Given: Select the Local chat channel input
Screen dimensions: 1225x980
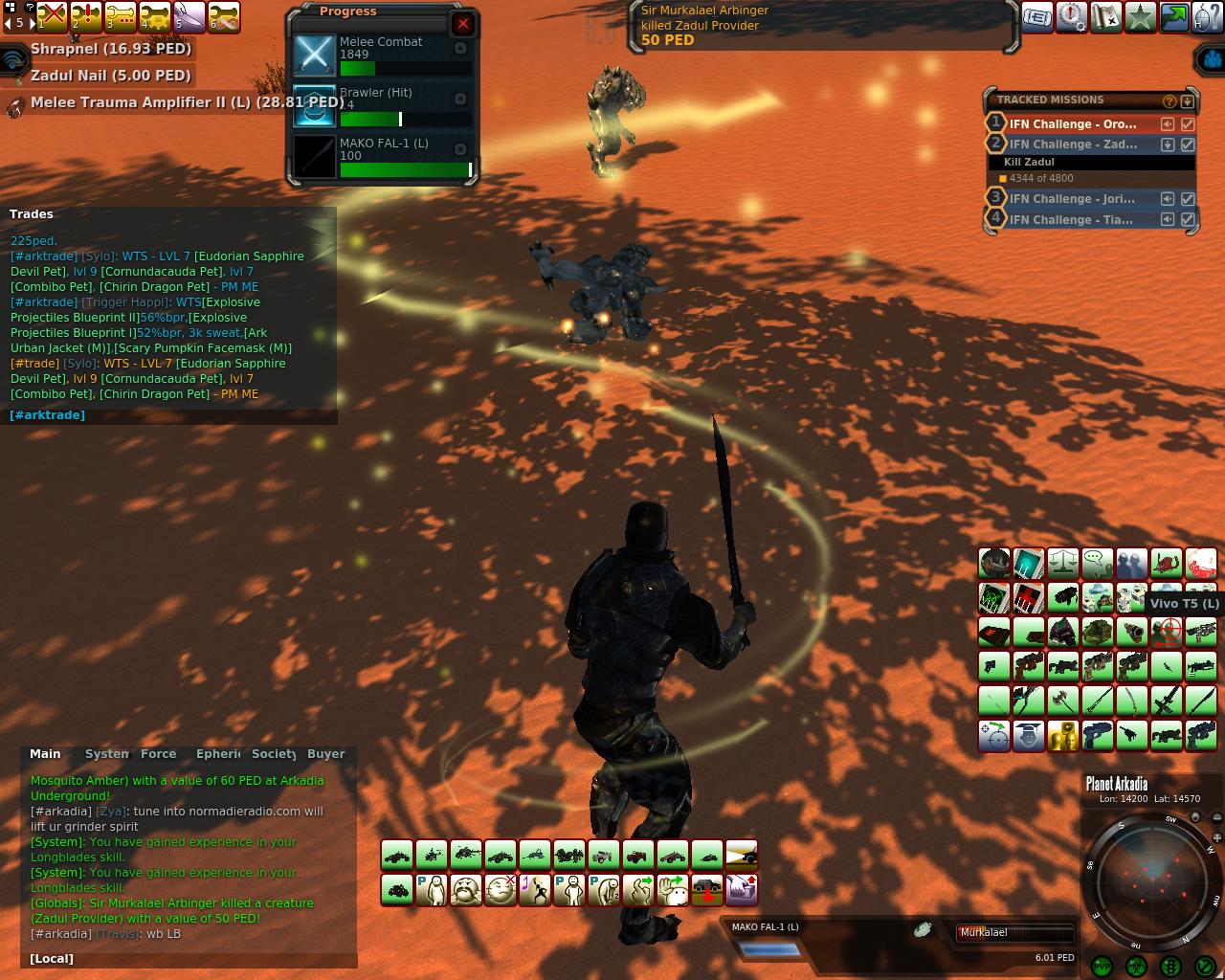Looking at the screenshot, I should (x=52, y=959).
